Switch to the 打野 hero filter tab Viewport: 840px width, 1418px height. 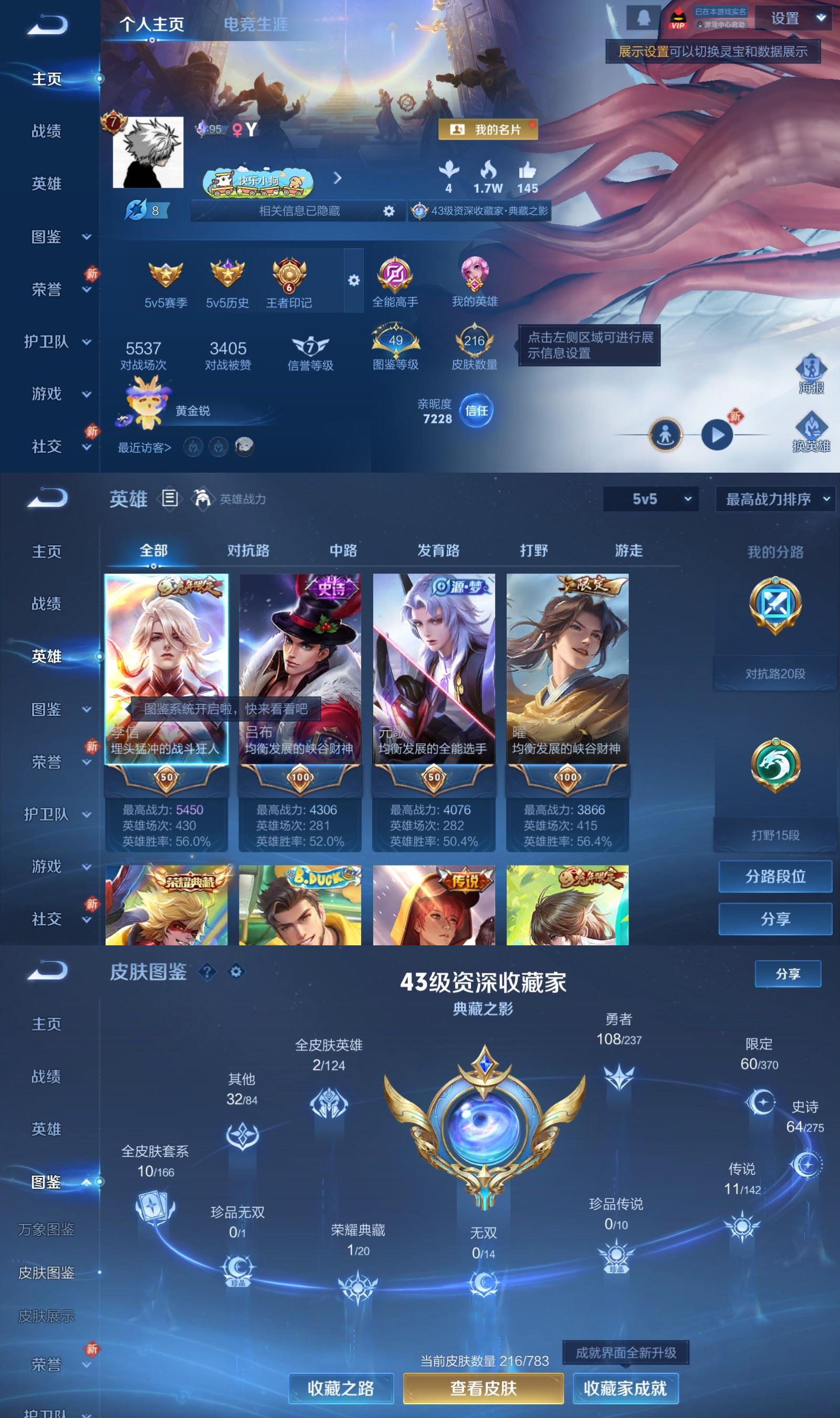tap(534, 550)
